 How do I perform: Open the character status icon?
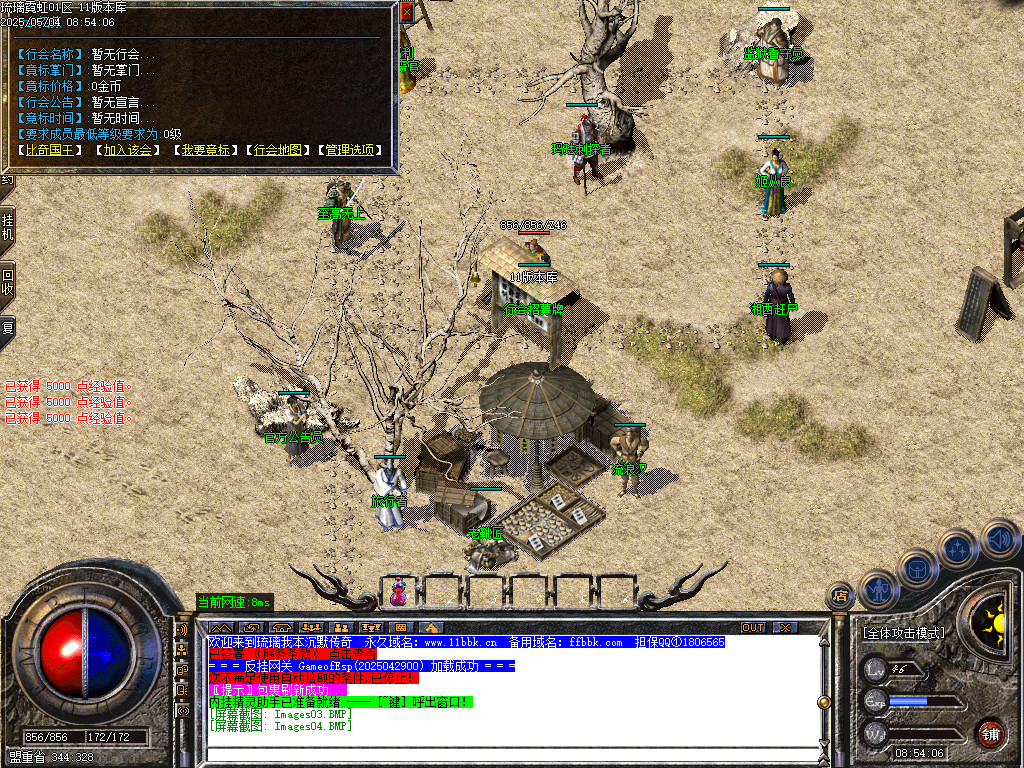pyautogui.click(x=878, y=589)
